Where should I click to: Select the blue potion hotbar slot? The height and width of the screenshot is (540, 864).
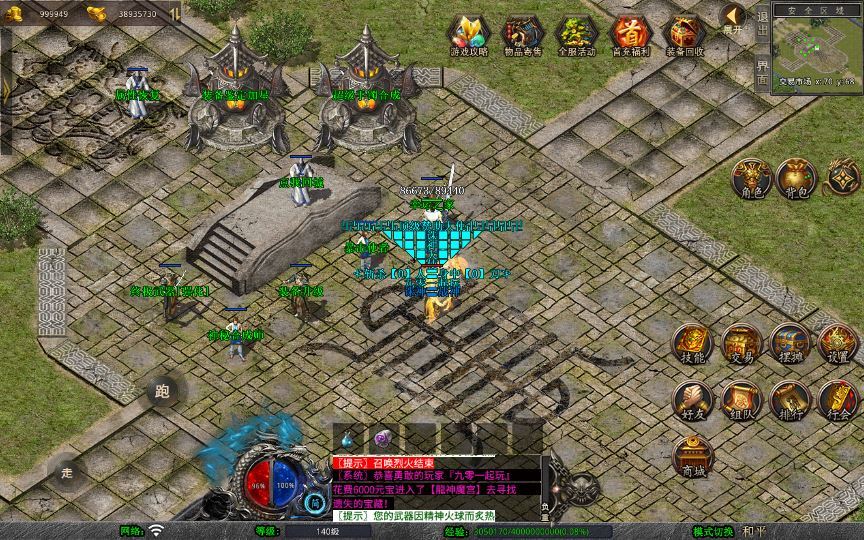pyautogui.click(x=347, y=438)
